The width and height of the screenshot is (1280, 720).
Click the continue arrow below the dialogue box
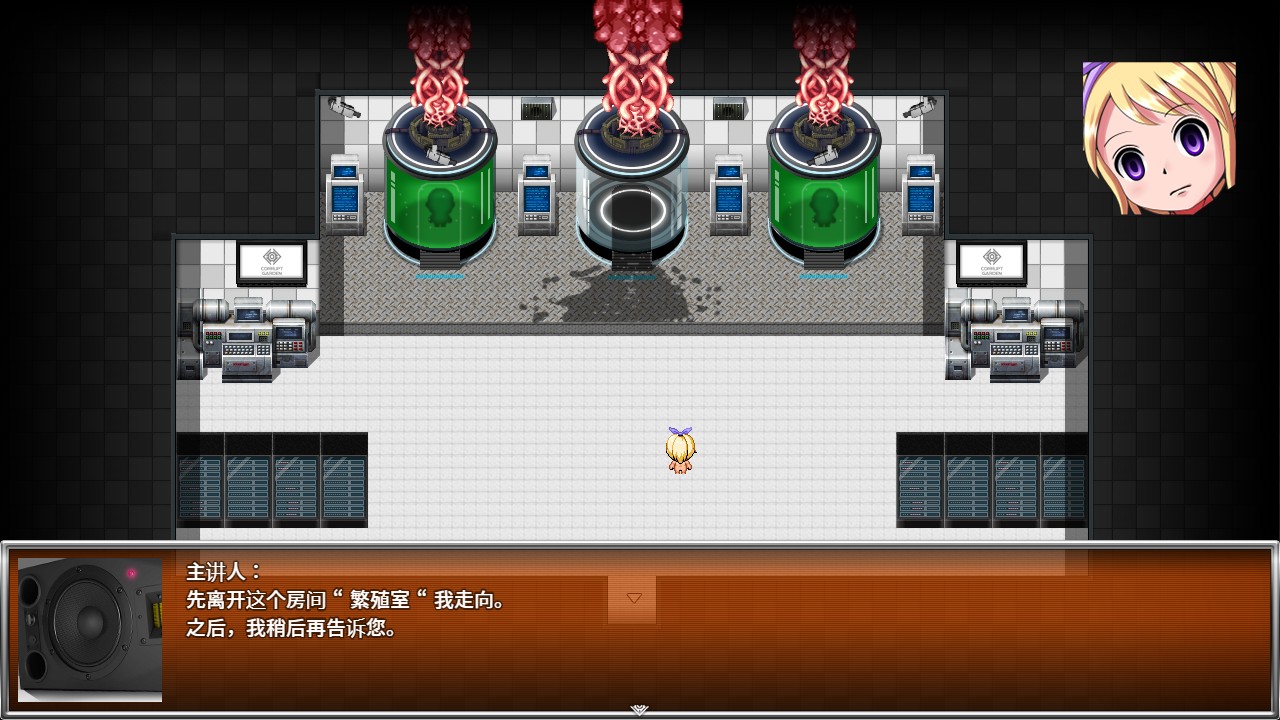click(x=639, y=710)
